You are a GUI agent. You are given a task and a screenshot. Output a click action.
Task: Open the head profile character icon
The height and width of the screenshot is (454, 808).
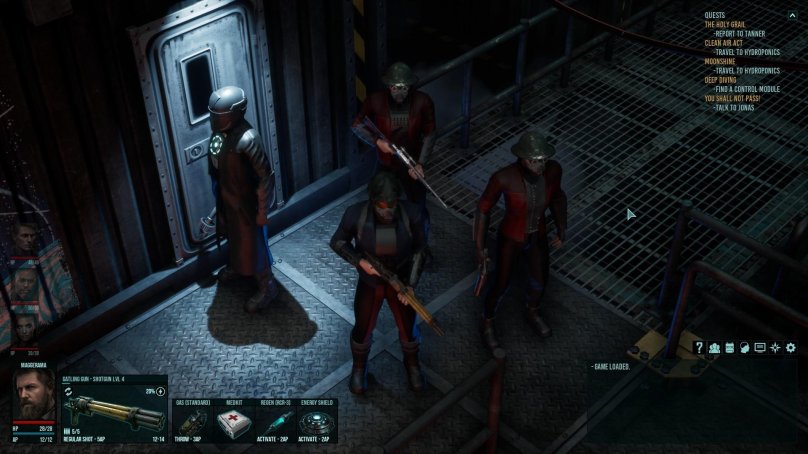[x=744, y=348]
